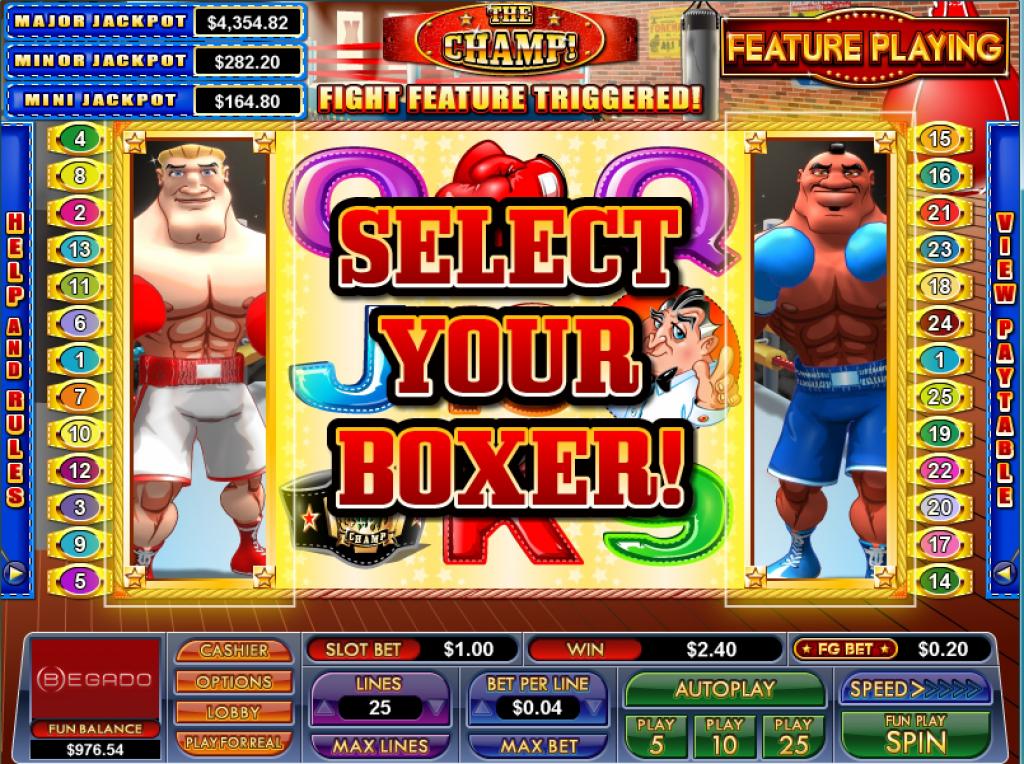Open the Options menu
1024x764 pixels.
click(234, 681)
